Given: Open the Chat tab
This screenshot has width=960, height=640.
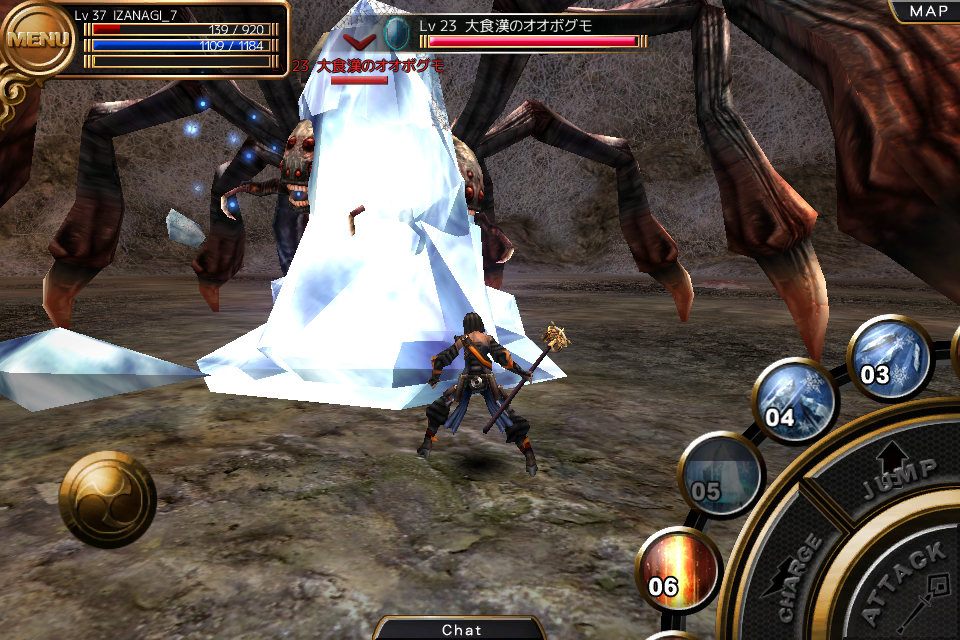Looking at the screenshot, I should click(461, 629).
